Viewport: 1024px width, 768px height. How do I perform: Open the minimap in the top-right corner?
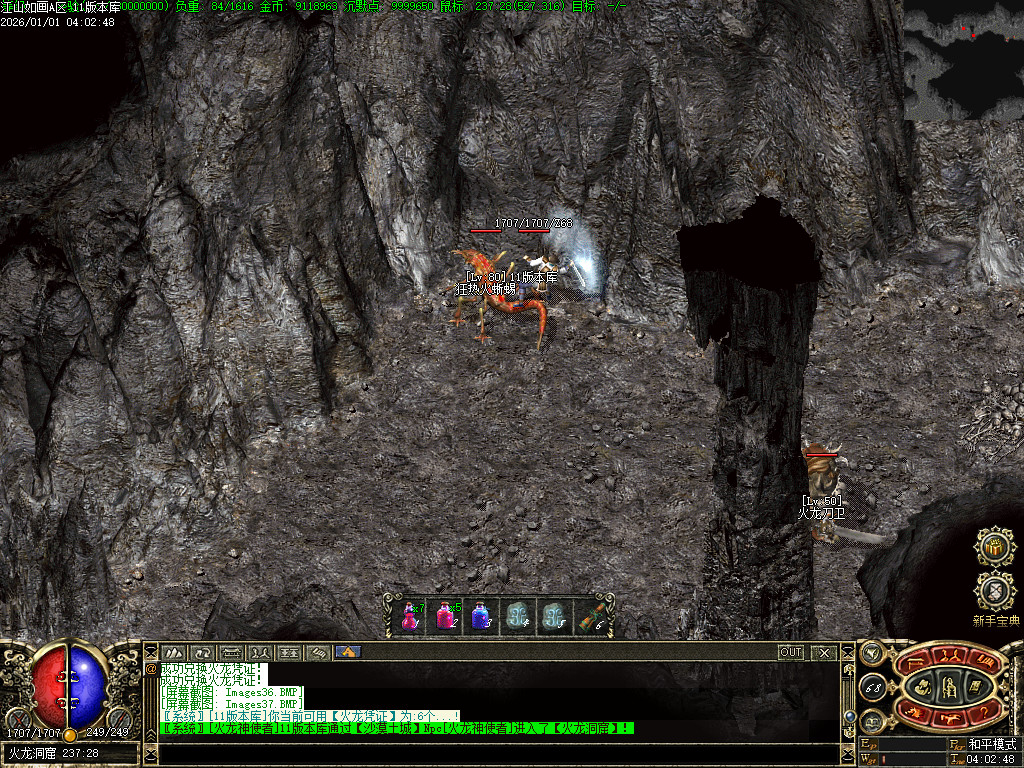pos(963,60)
